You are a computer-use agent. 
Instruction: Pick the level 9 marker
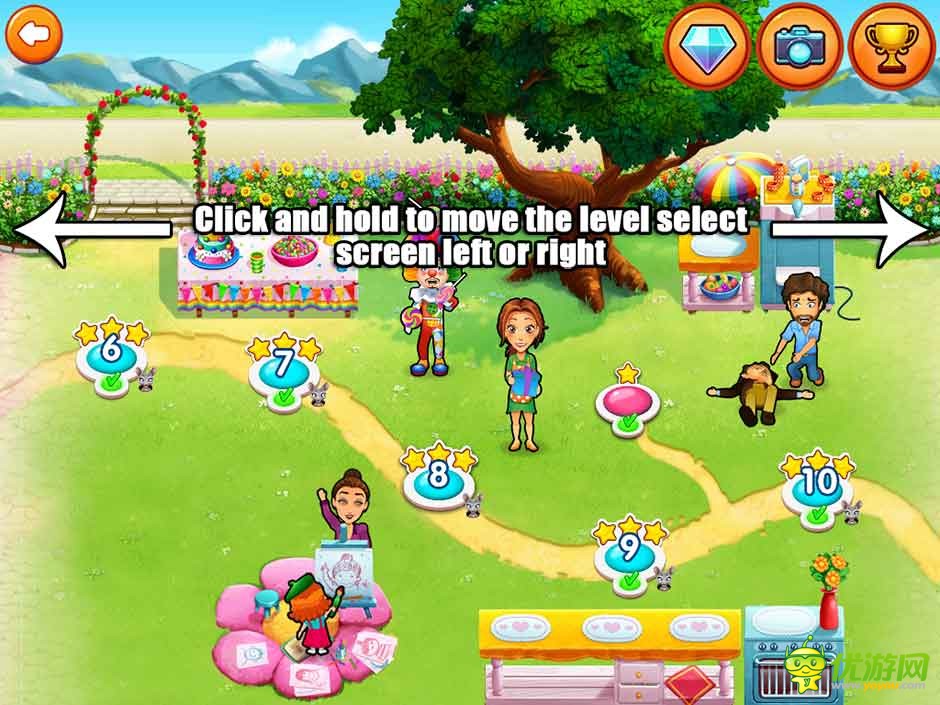click(628, 552)
